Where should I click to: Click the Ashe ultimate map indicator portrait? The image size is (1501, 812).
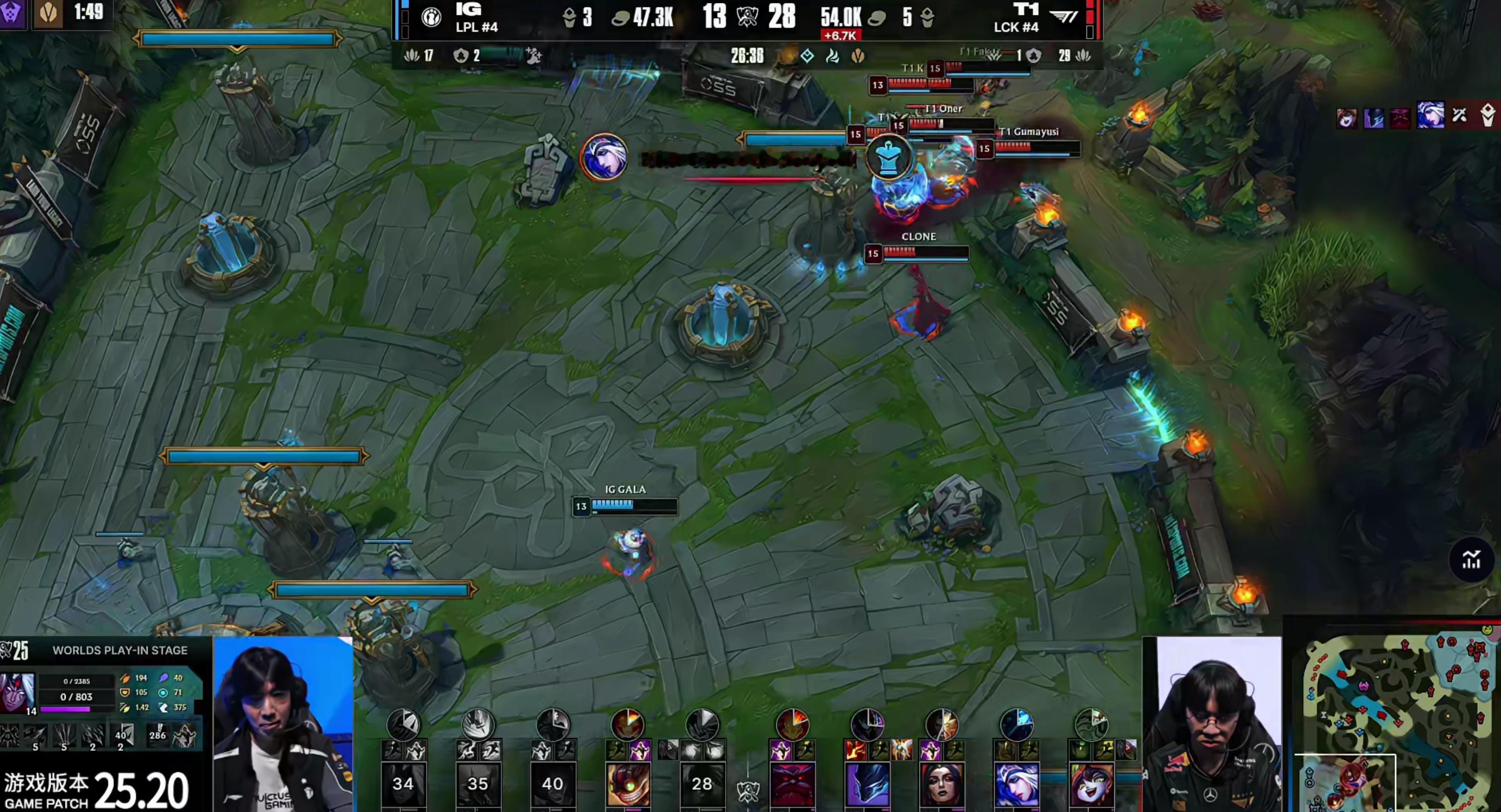click(604, 157)
